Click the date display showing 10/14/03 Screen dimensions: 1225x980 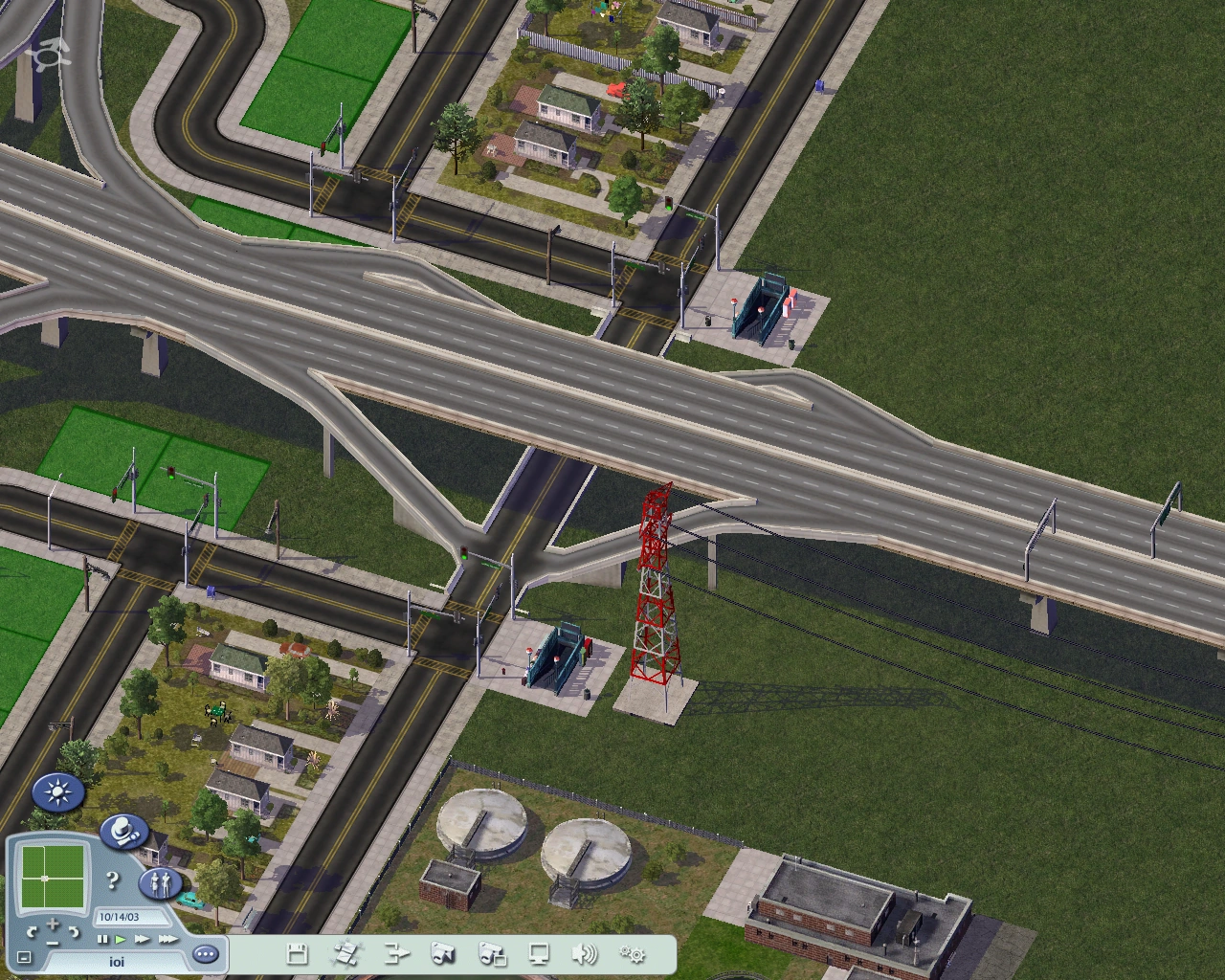[x=132, y=916]
